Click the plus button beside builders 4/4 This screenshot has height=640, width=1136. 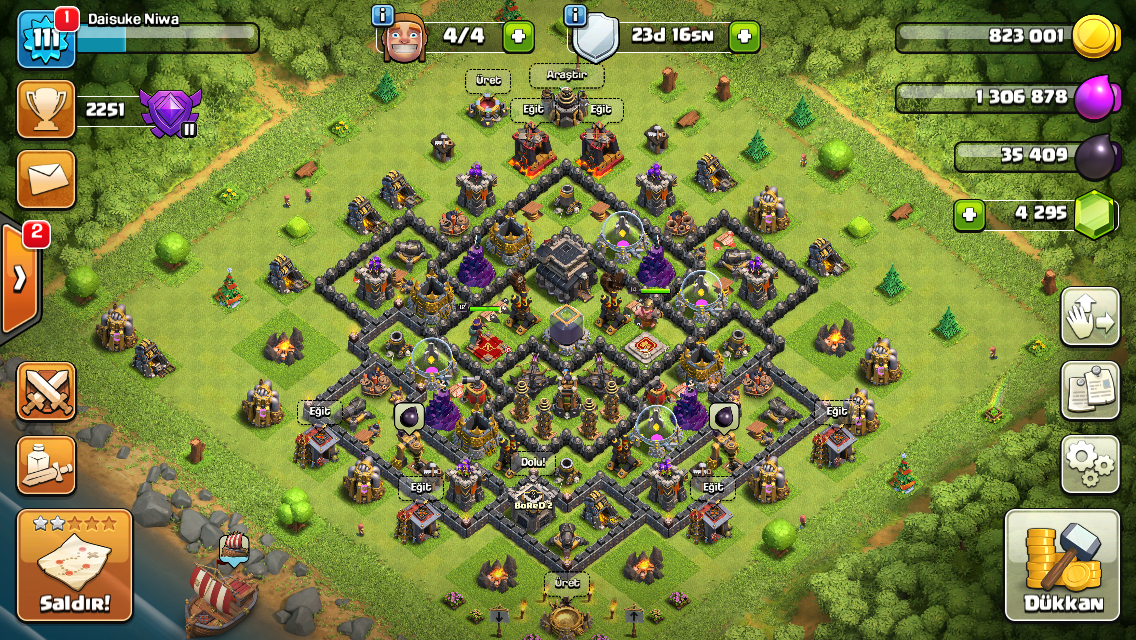(x=518, y=37)
